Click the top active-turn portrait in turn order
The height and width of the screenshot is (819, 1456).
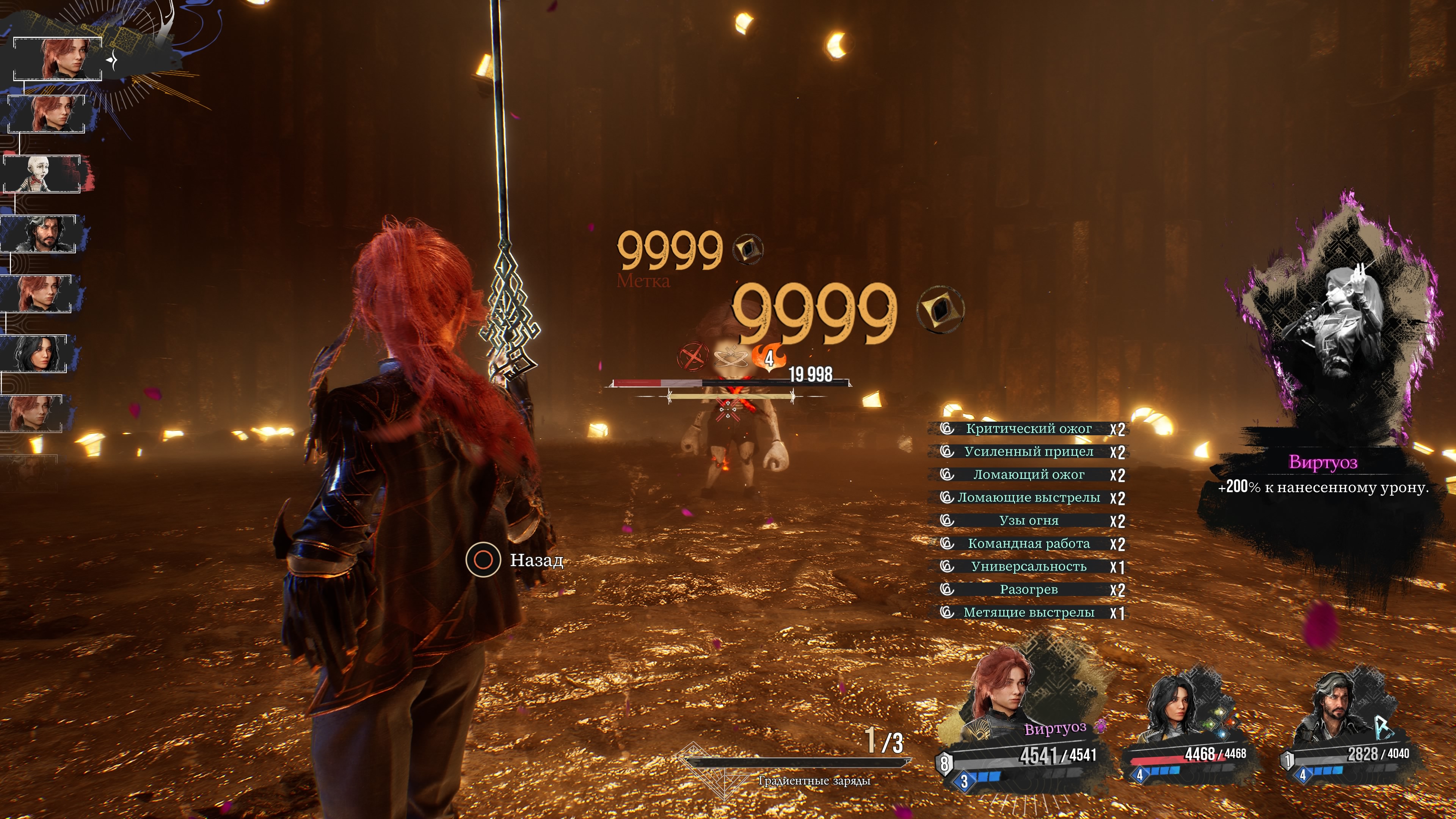click(58, 59)
